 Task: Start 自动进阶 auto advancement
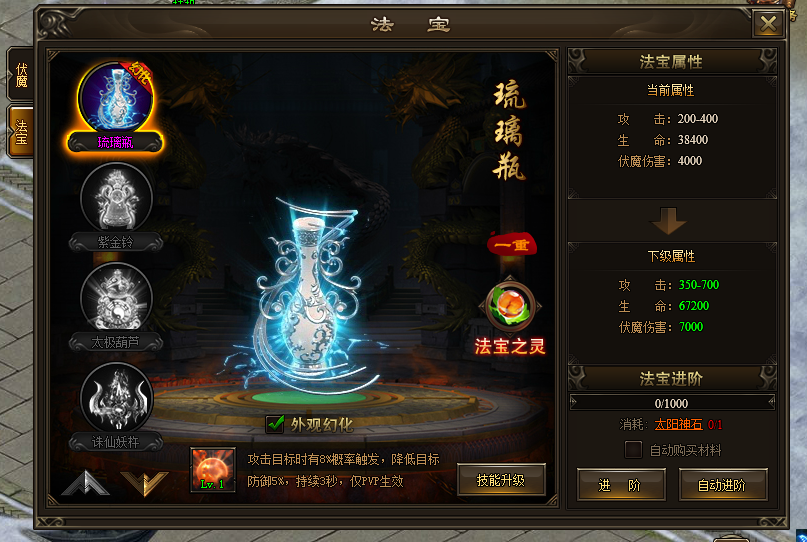click(x=722, y=484)
